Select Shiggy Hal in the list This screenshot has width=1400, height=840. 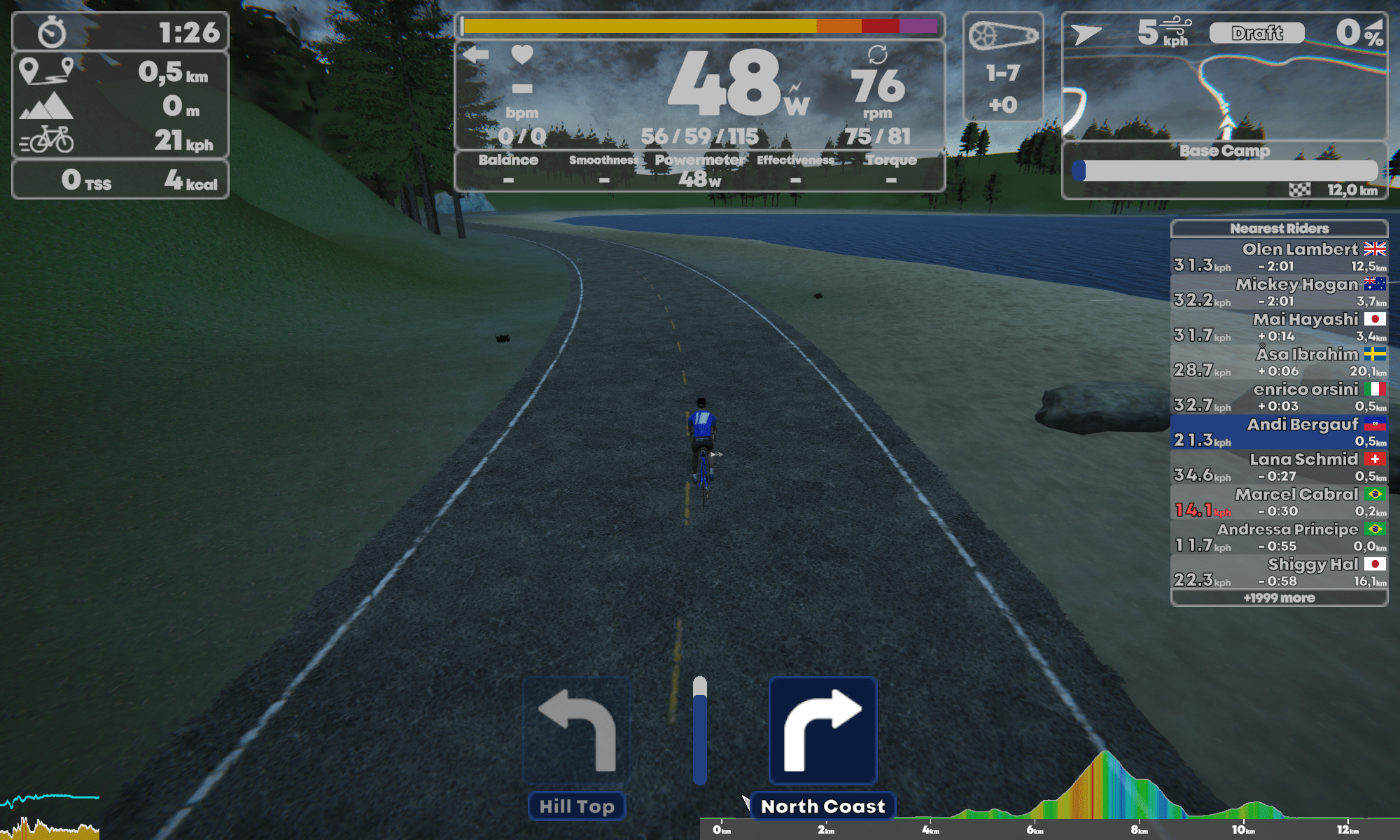coord(1279,572)
